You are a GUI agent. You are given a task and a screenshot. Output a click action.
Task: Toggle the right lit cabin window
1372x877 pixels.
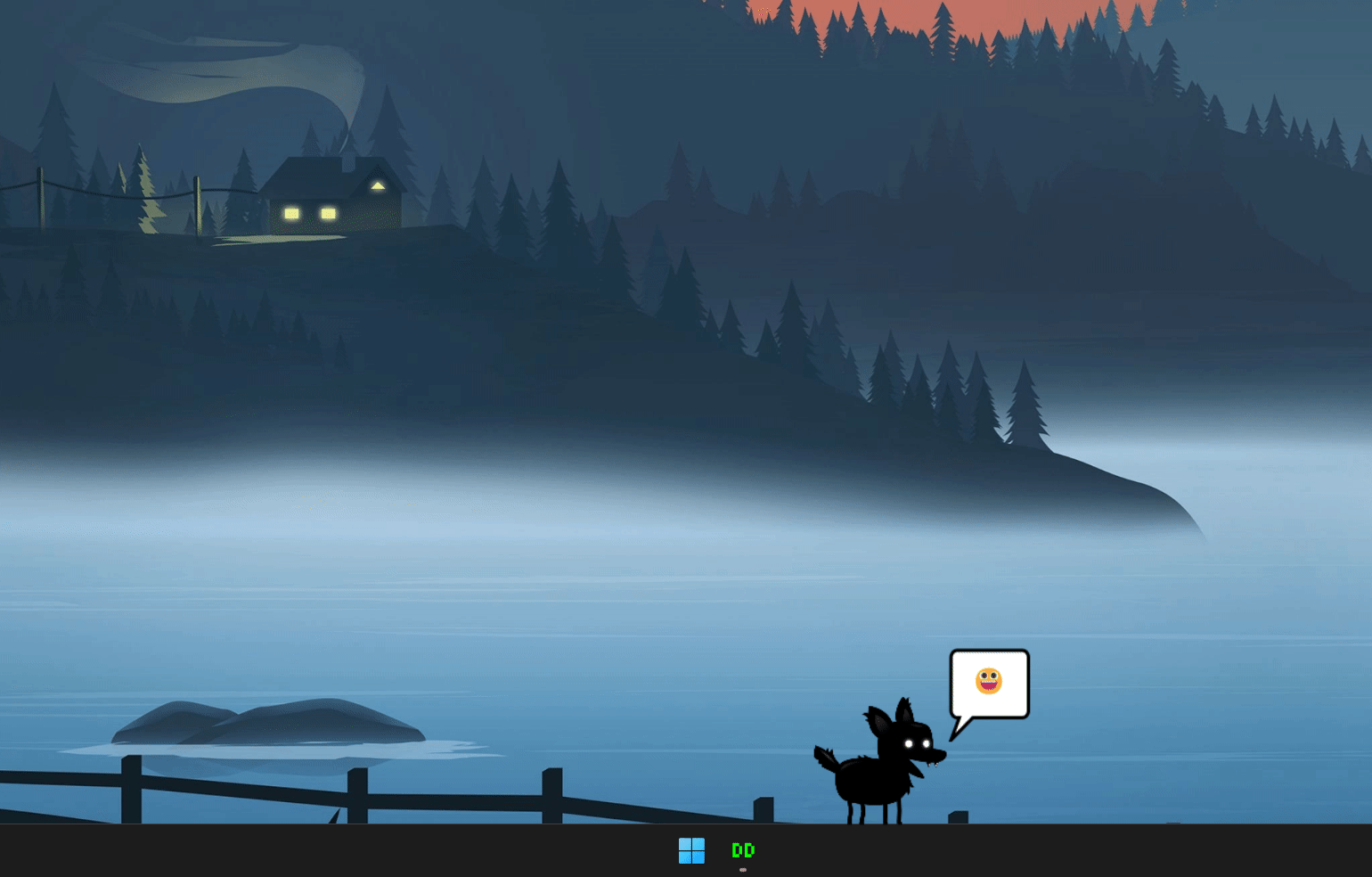327,213
